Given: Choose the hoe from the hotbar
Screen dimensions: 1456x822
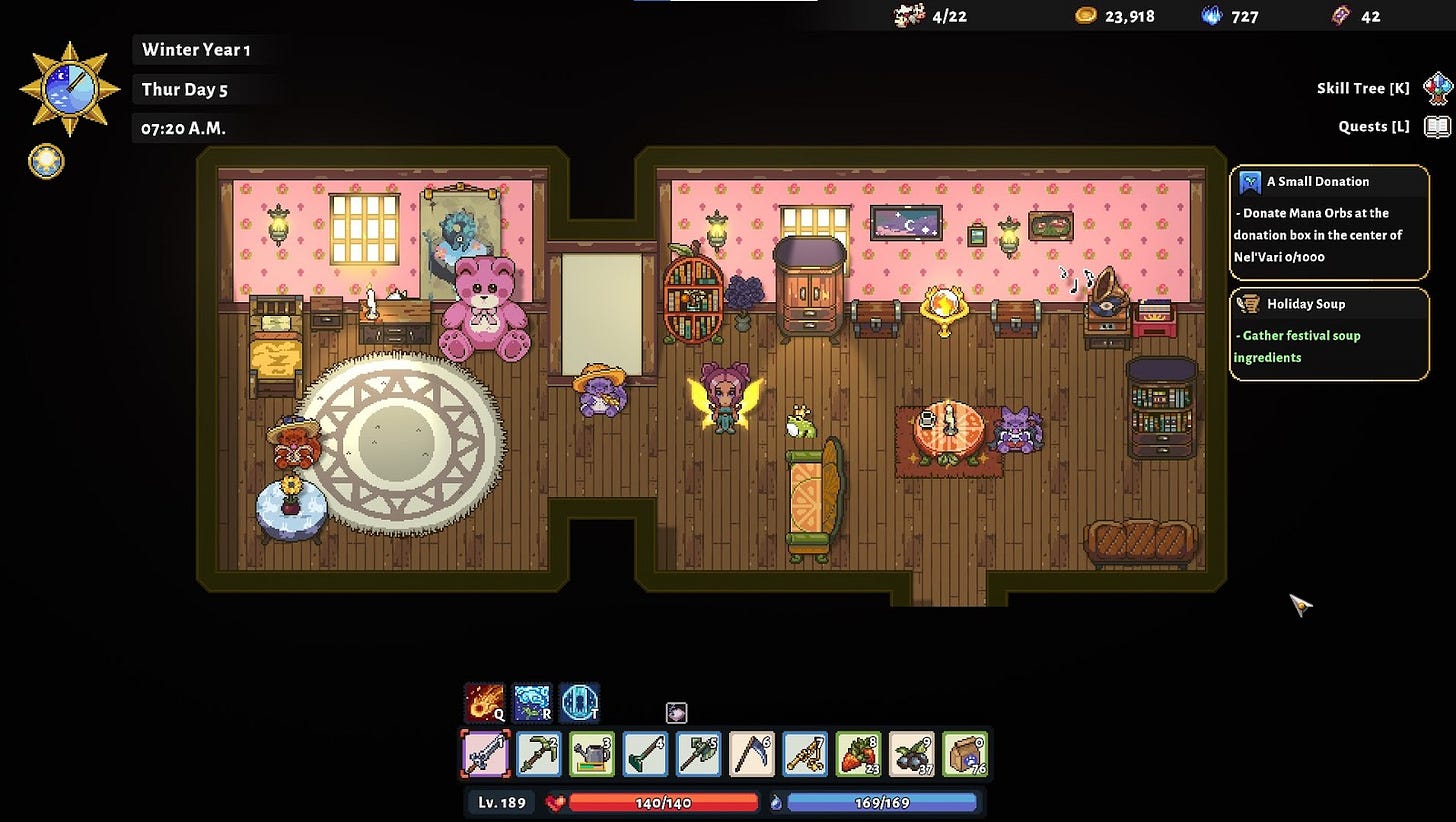Looking at the screenshot, I should 645,754.
